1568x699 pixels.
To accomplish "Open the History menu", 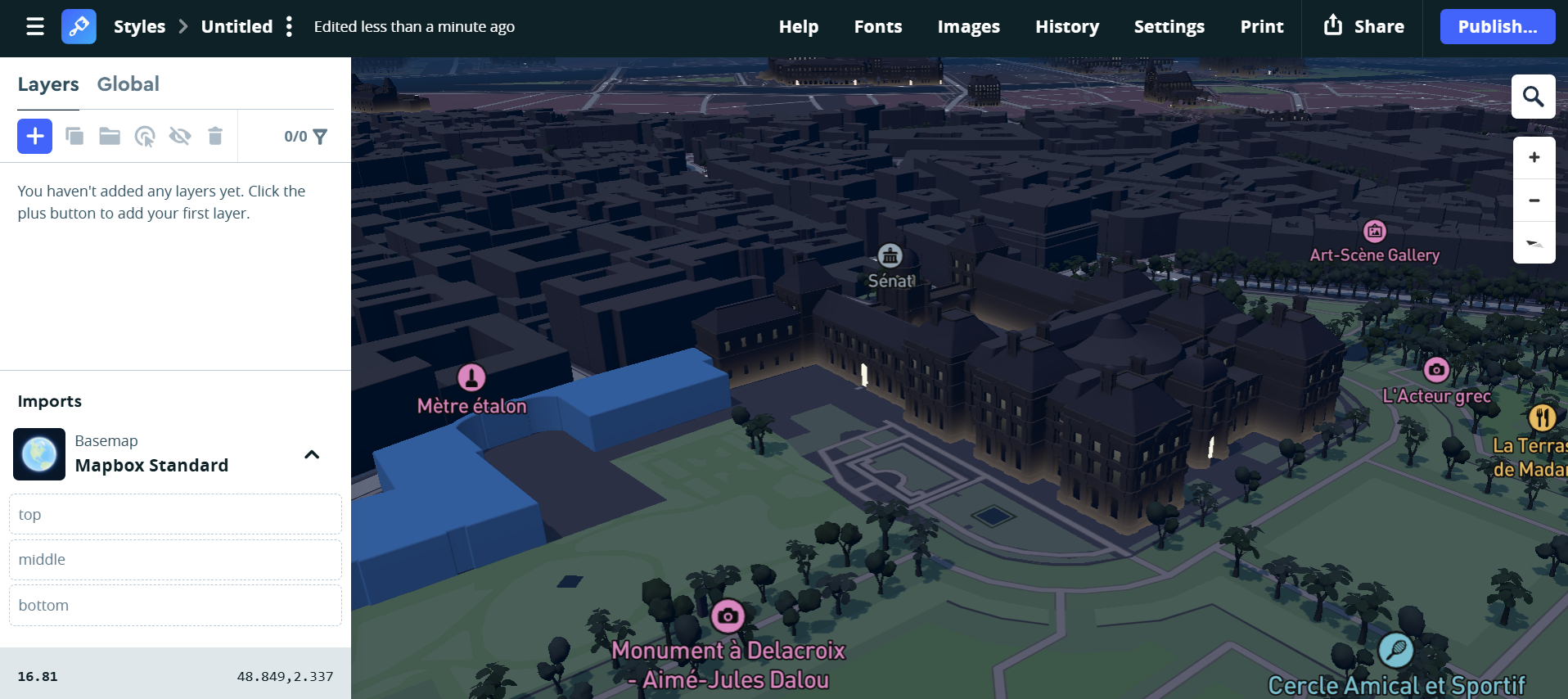I will click(x=1066, y=26).
